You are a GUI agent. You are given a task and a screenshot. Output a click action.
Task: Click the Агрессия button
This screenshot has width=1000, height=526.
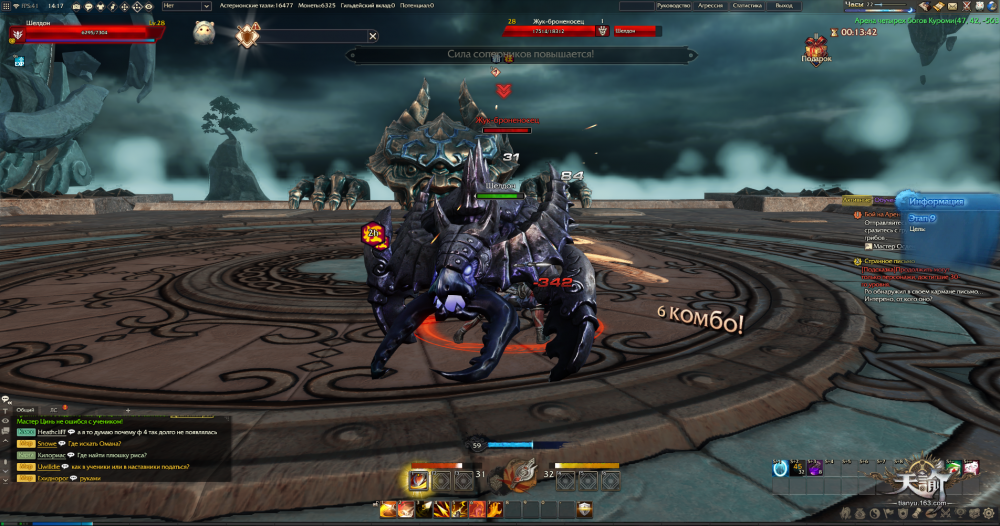[711, 6]
